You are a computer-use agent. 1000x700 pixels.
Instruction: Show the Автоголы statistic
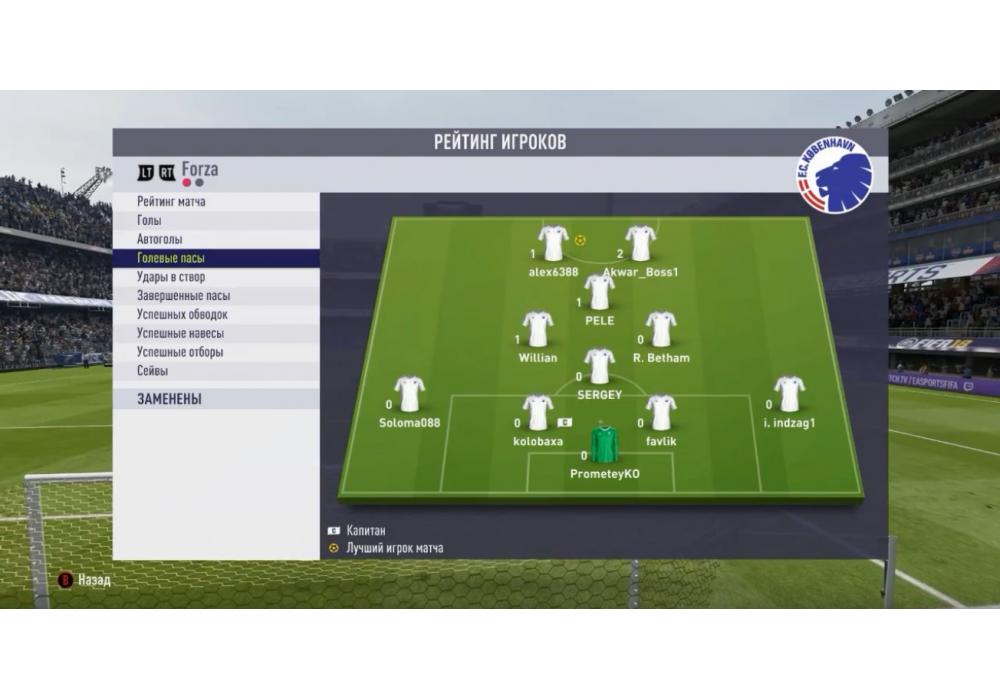coord(160,240)
